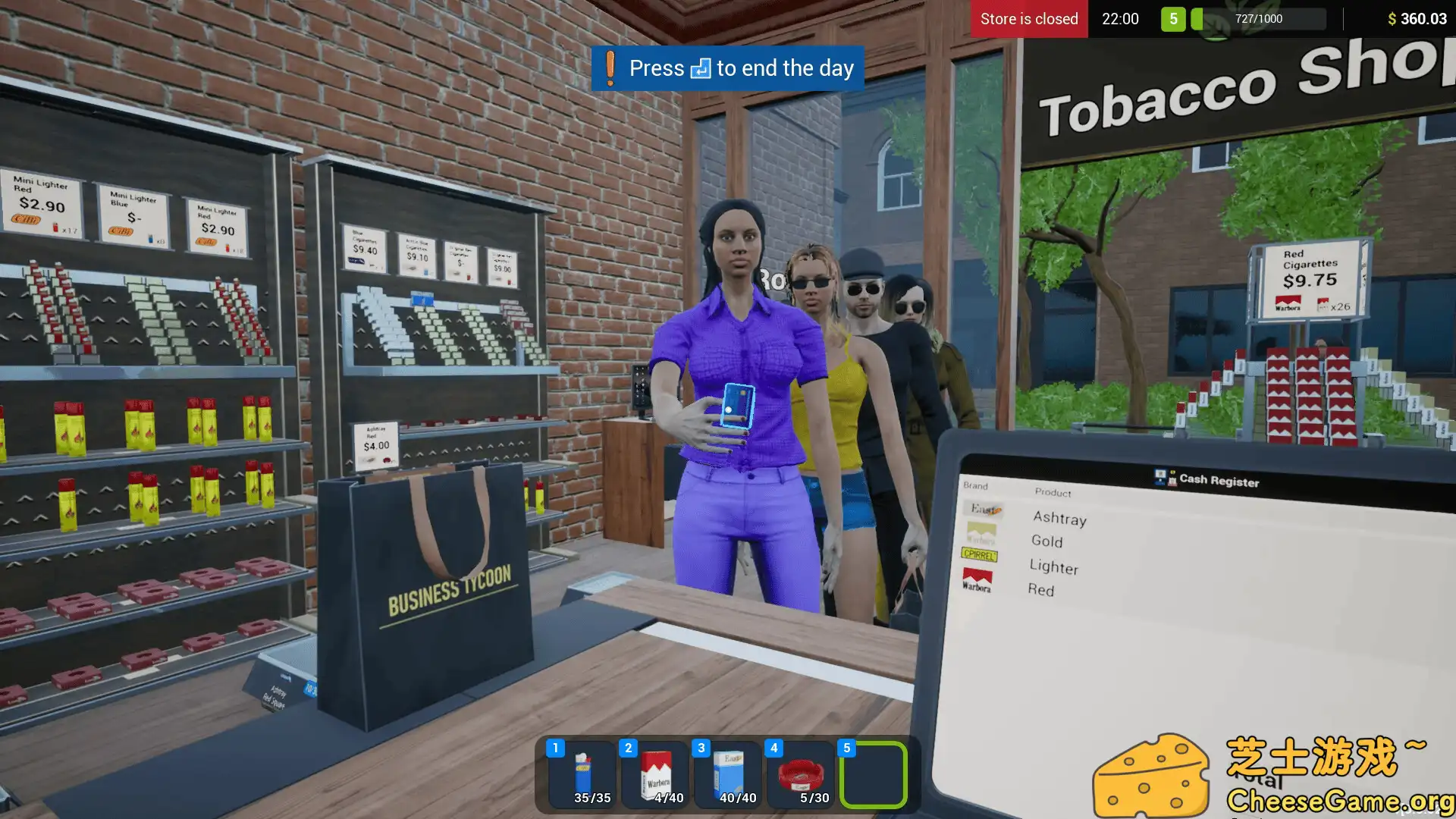Viewport: 1456px width, 819px height.
Task: Select the Lighter product entry
Action: (1054, 568)
